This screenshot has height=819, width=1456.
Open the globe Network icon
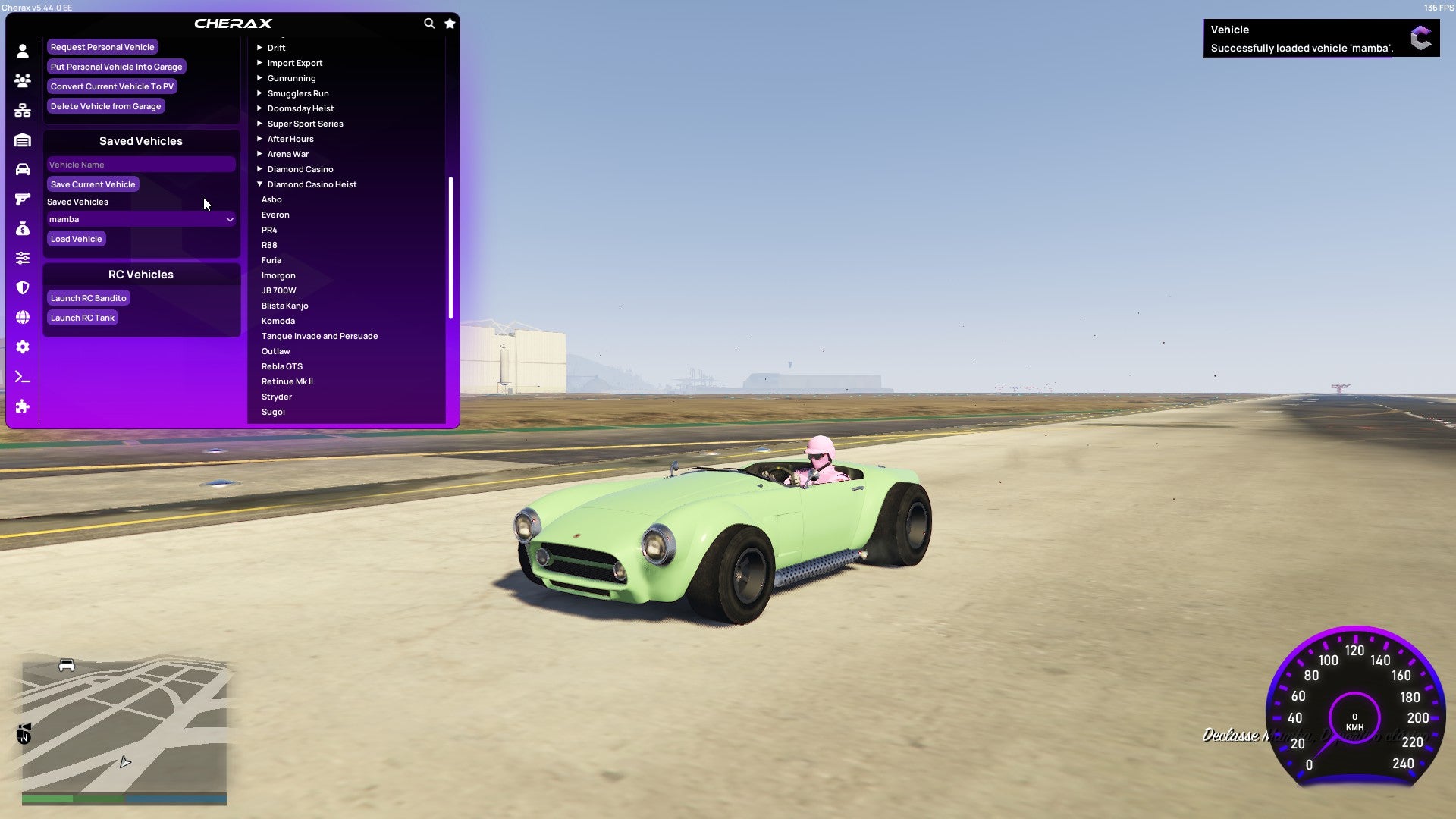click(x=23, y=317)
